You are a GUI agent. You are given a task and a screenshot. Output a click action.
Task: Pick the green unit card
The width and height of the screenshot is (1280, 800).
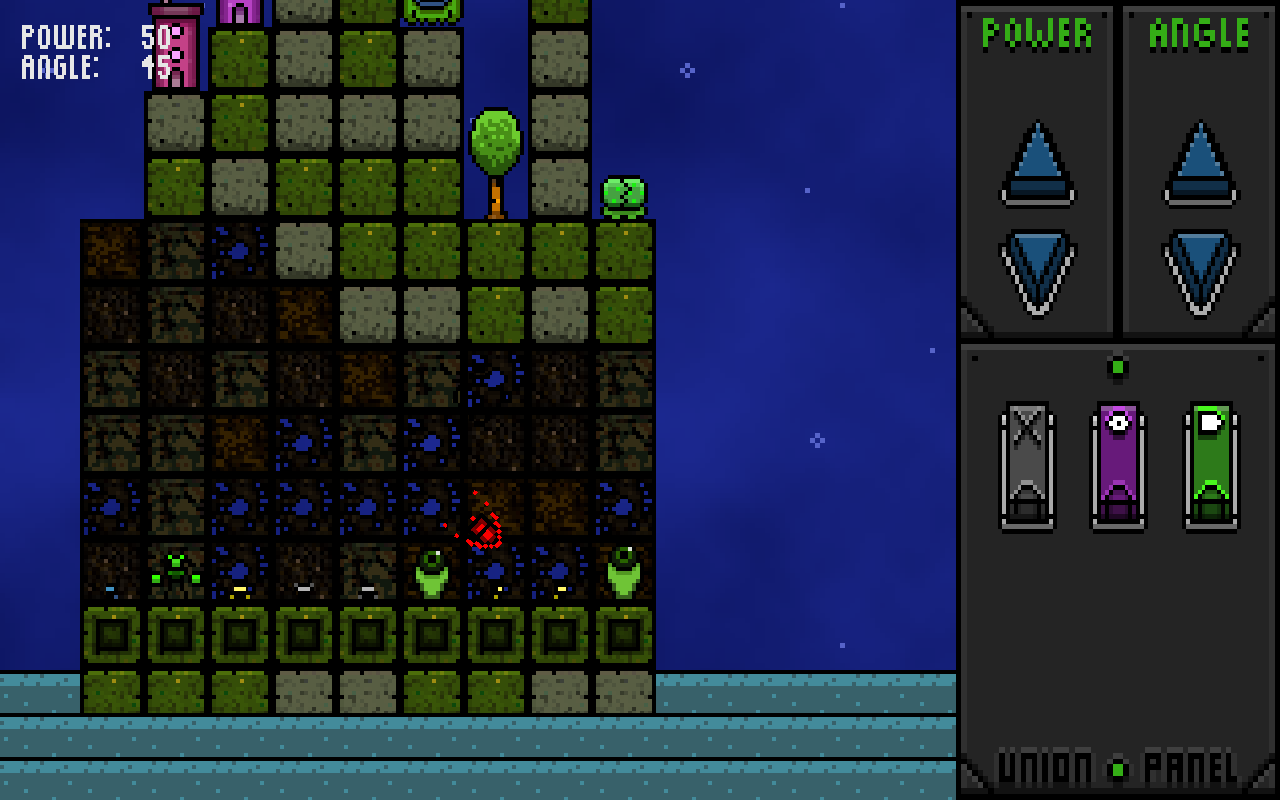pyautogui.click(x=1211, y=465)
